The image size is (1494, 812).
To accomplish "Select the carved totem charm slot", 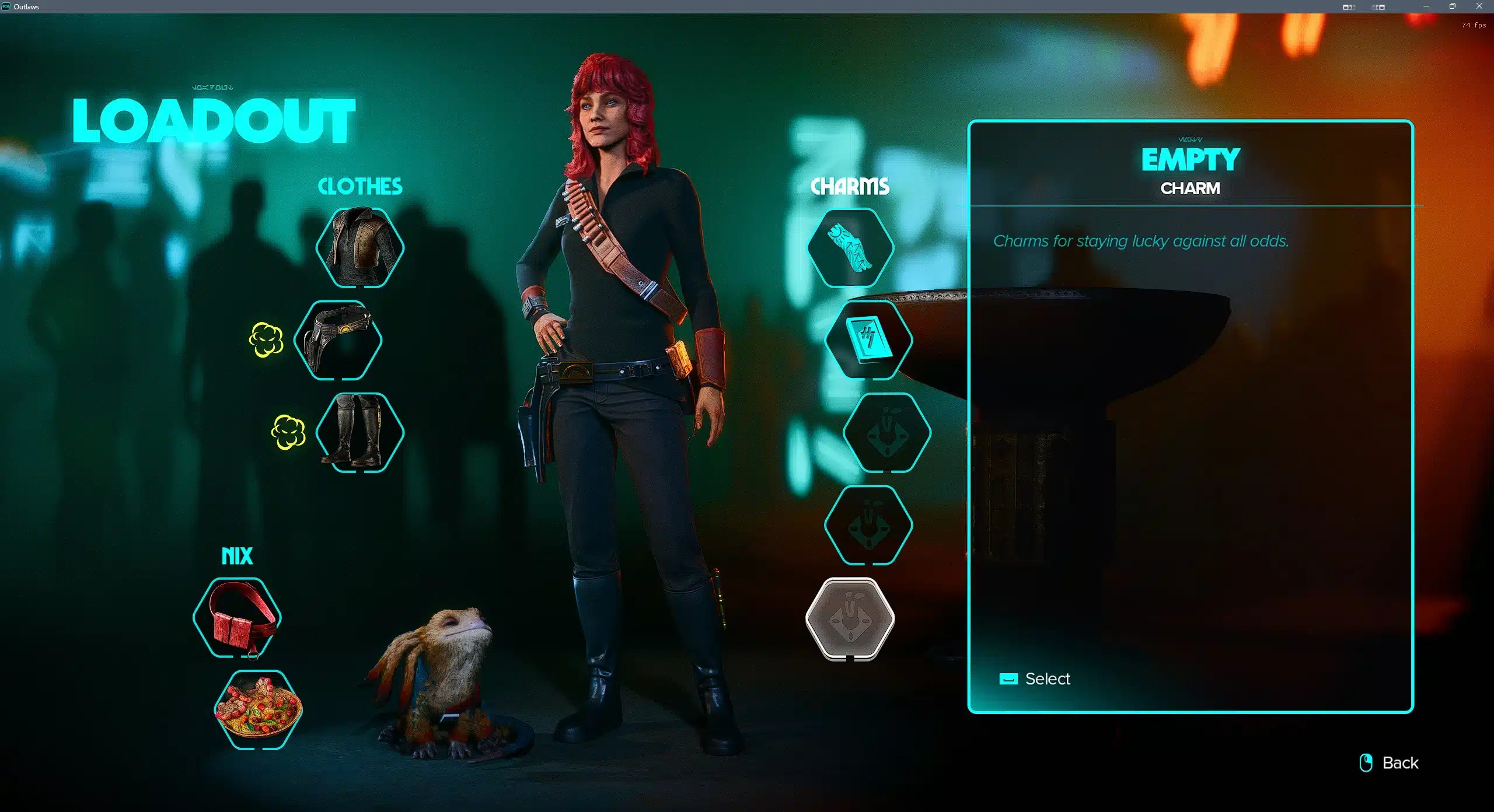I will (x=850, y=247).
